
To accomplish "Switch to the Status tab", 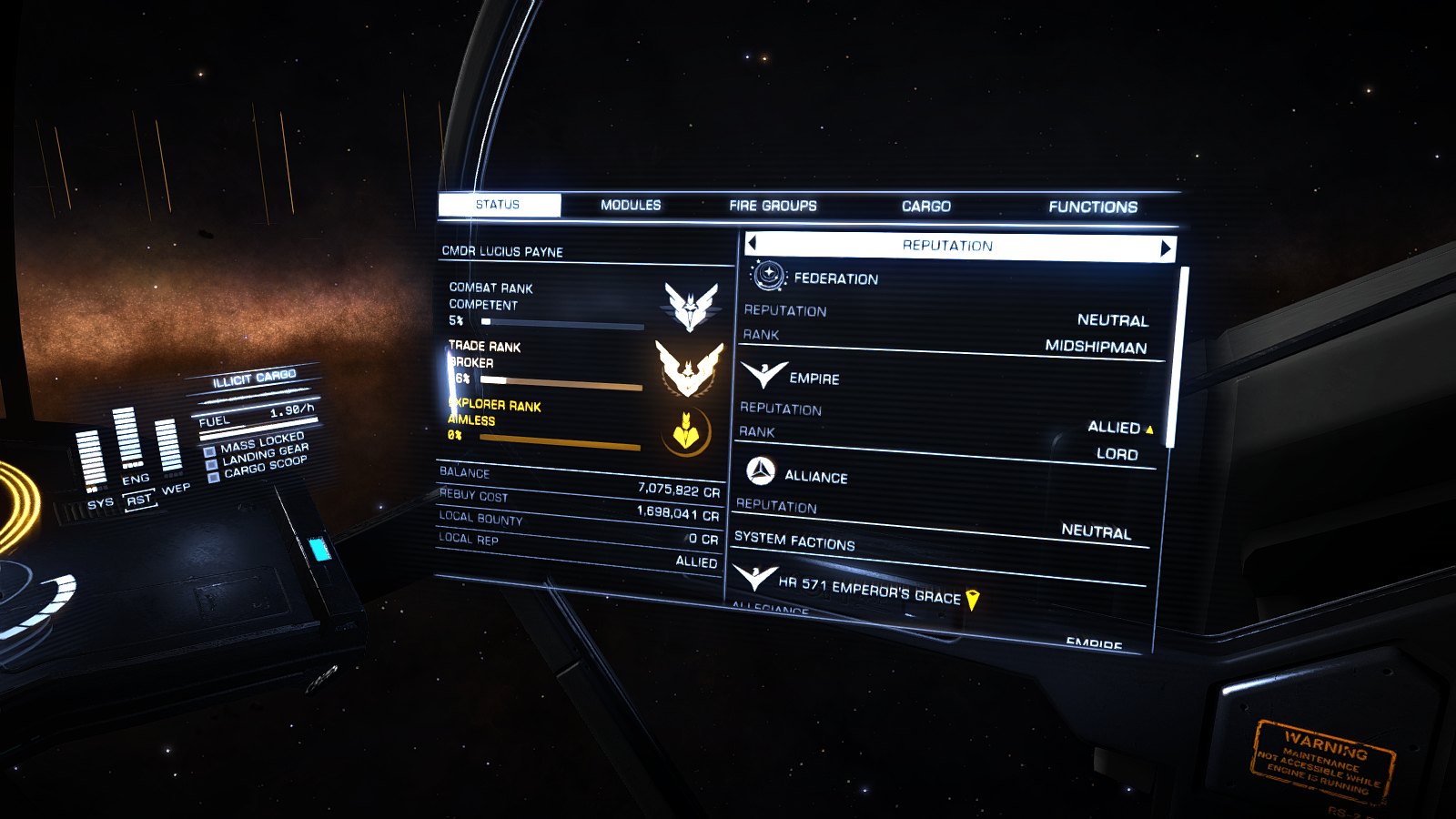I will click(499, 205).
